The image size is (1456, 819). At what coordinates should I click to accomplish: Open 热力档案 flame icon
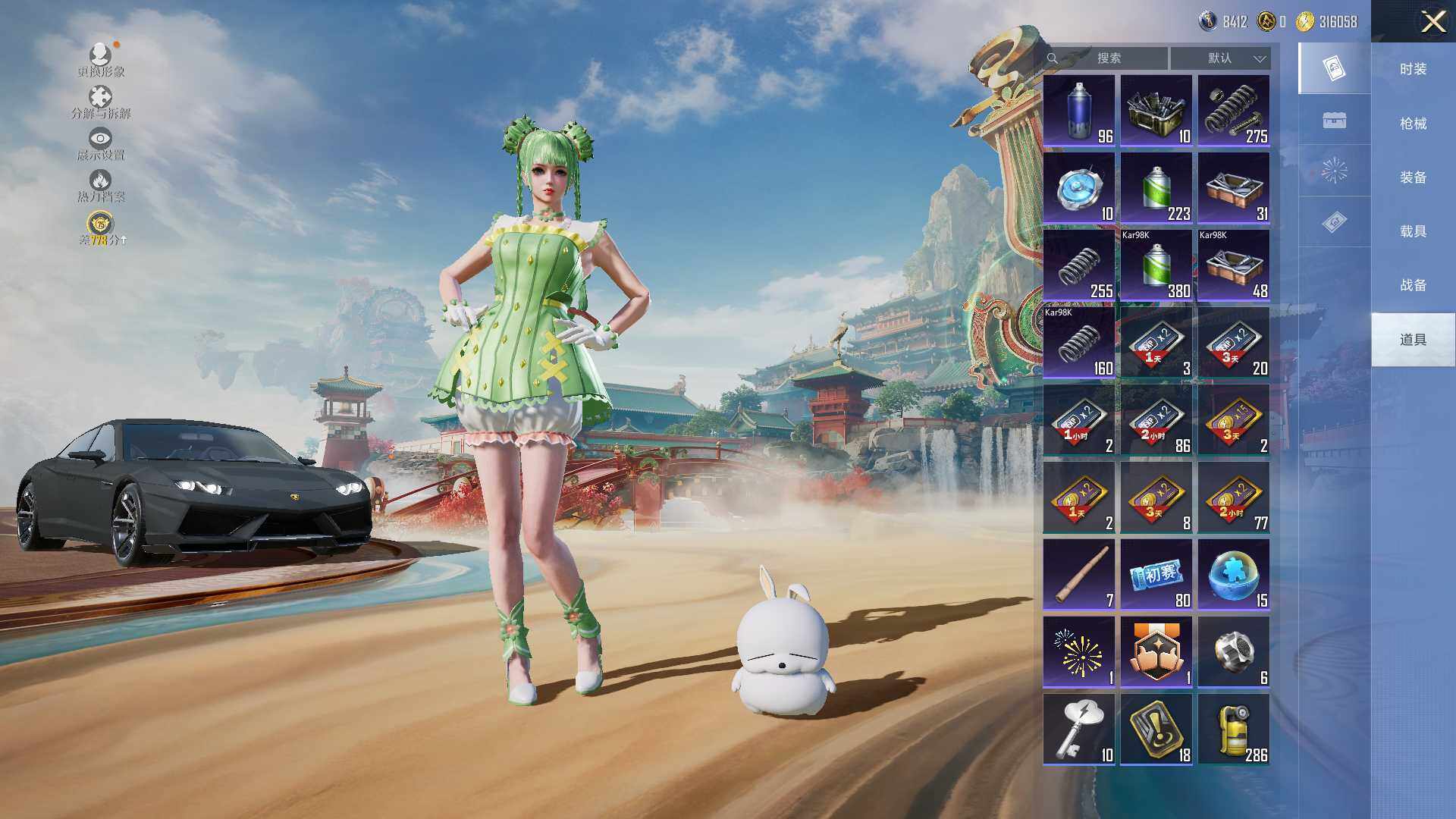[x=101, y=185]
